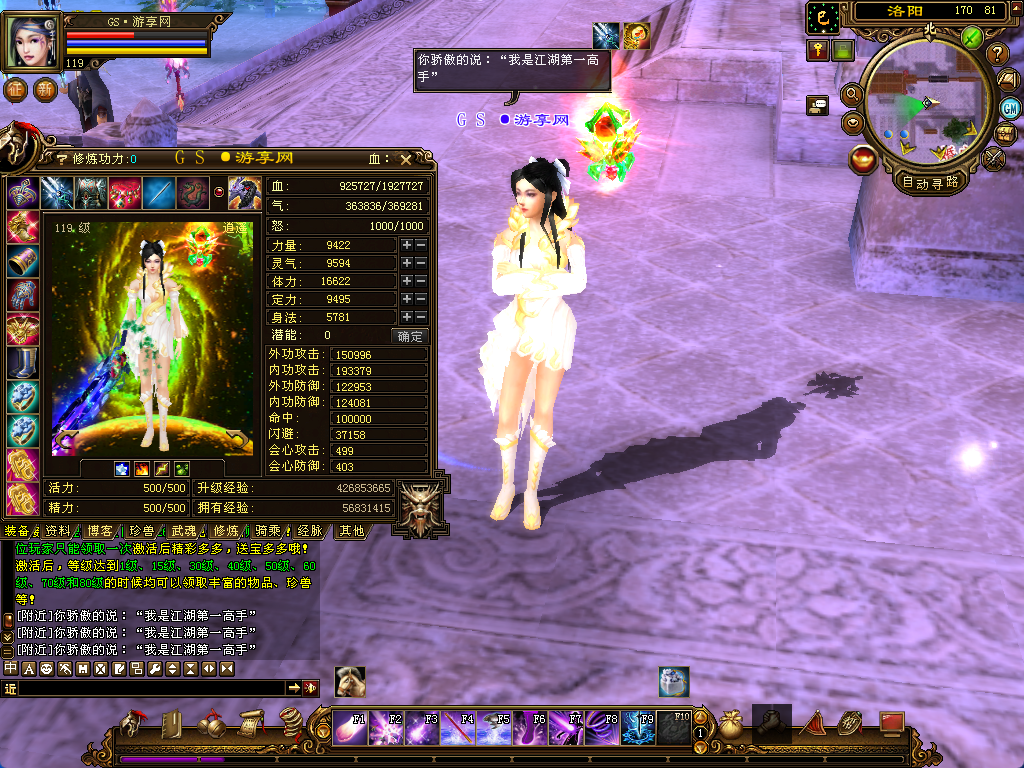
Task: Open the question mark help icon
Action: click(997, 54)
